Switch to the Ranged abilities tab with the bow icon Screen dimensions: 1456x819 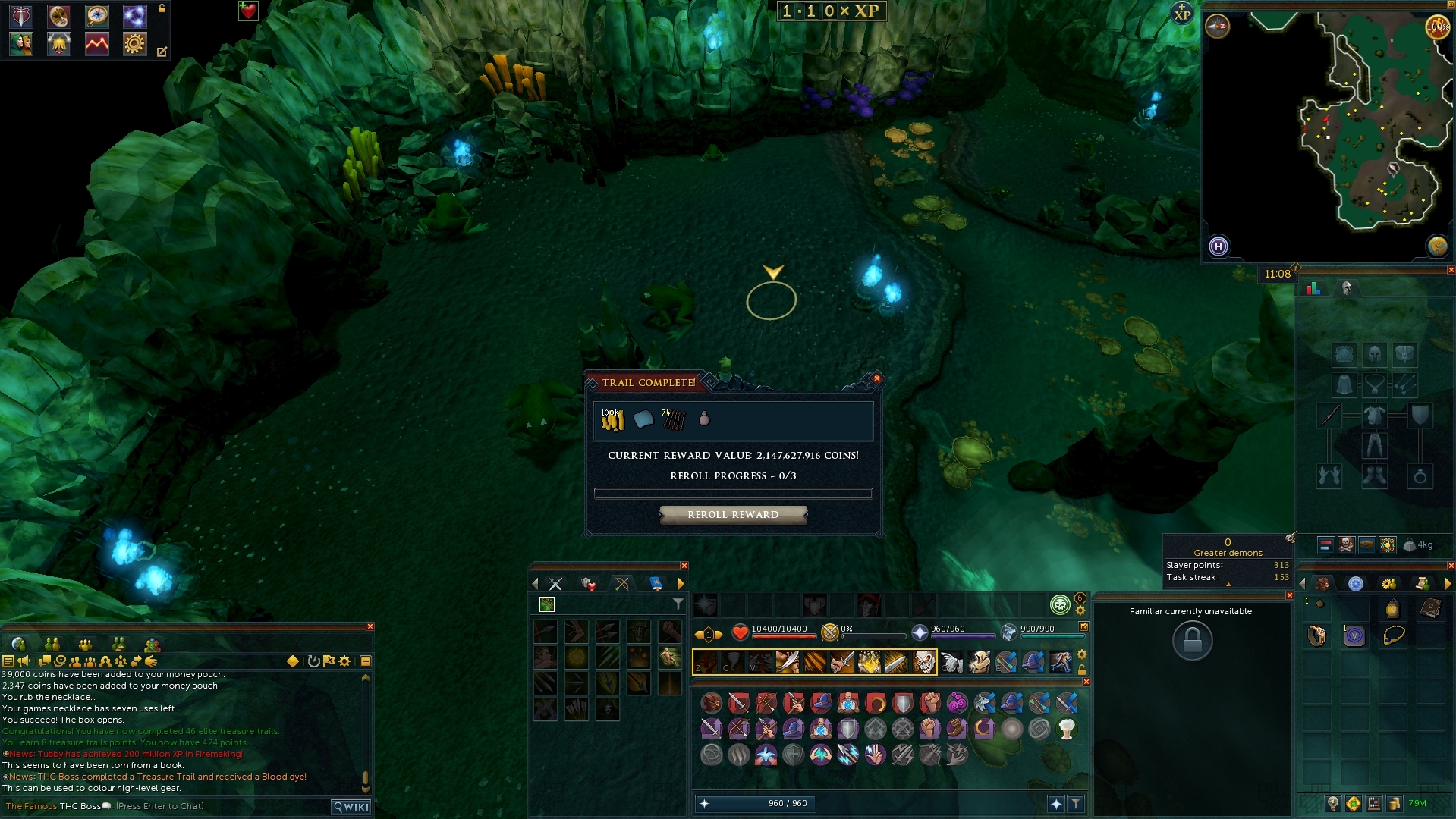tap(621, 584)
